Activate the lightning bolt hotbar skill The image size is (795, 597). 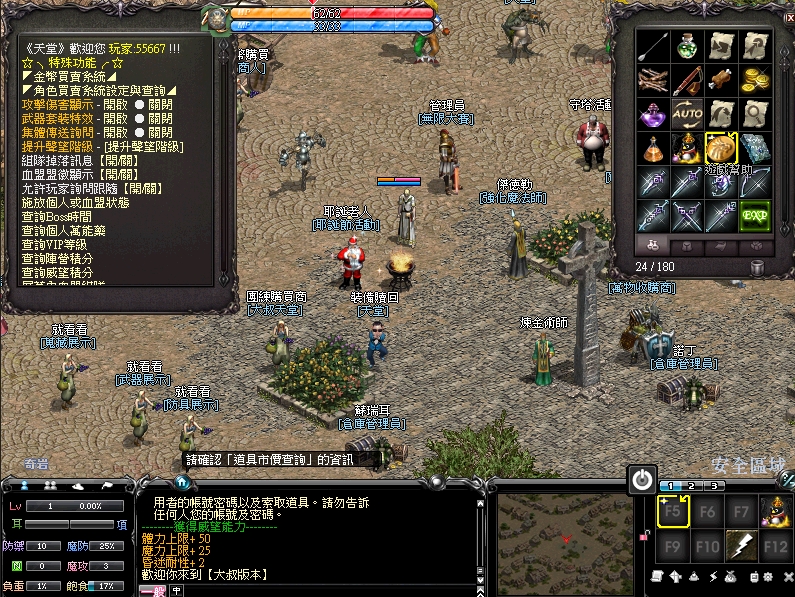[741, 546]
